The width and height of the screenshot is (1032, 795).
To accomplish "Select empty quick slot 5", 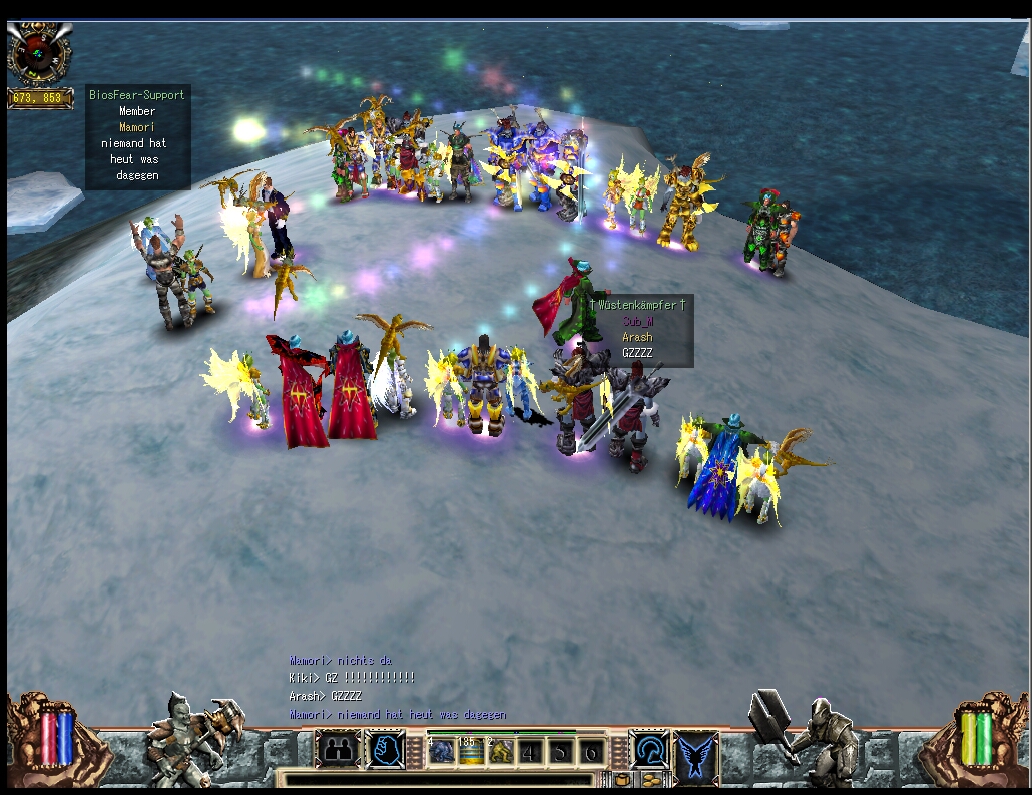I will 562,752.
